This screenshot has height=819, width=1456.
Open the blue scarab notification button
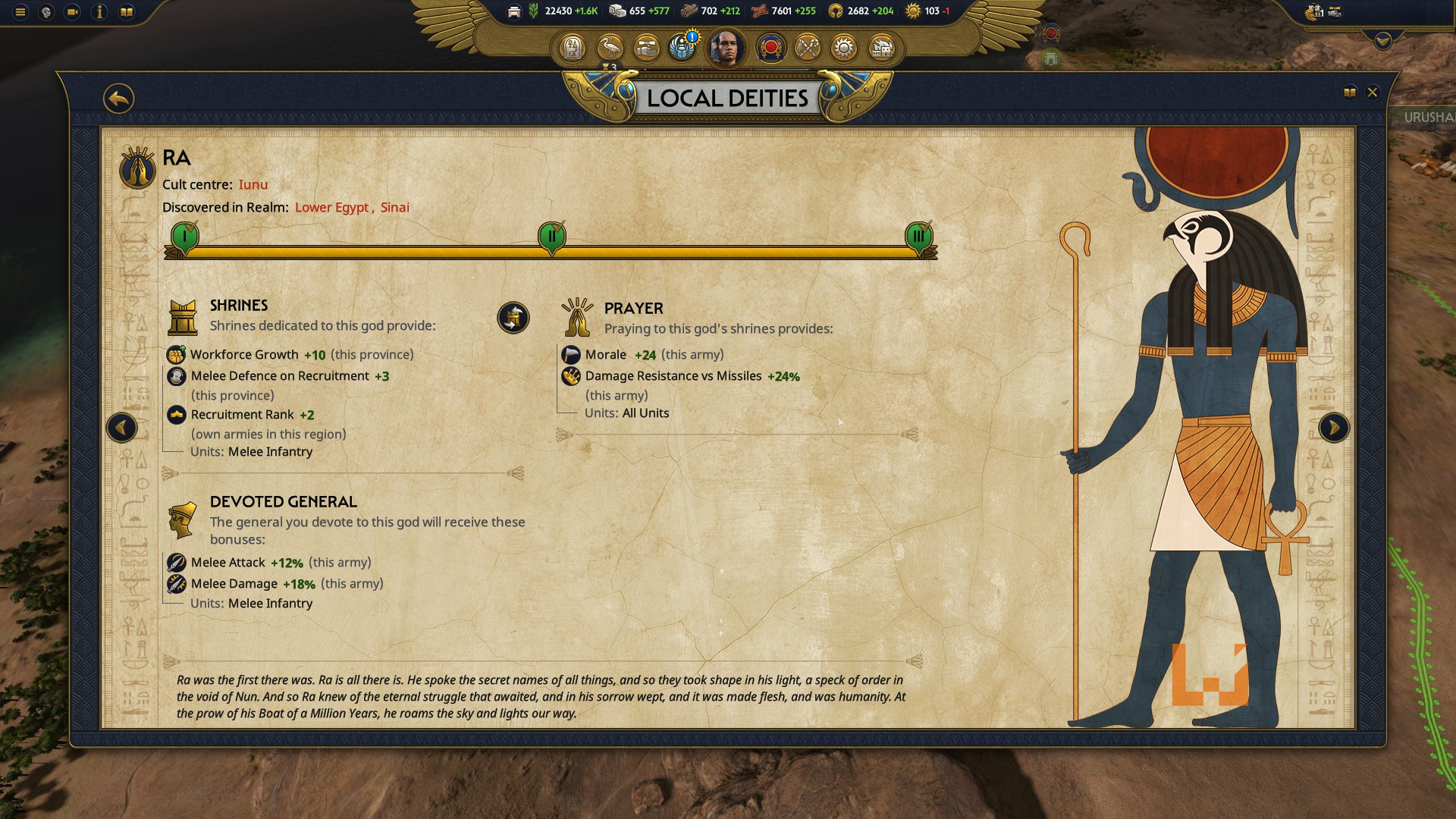[682, 49]
